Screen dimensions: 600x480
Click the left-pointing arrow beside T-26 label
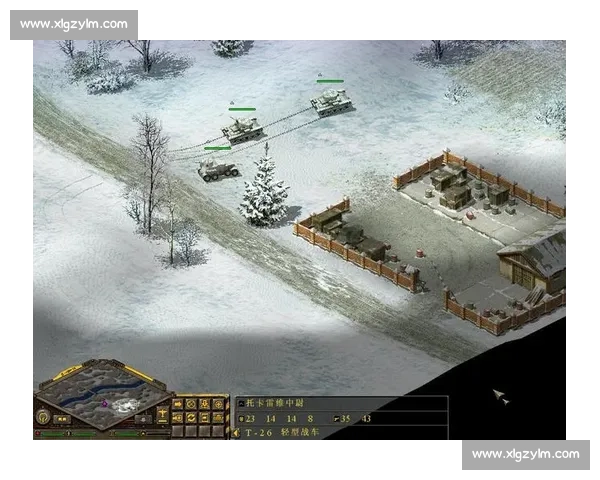(x=236, y=433)
